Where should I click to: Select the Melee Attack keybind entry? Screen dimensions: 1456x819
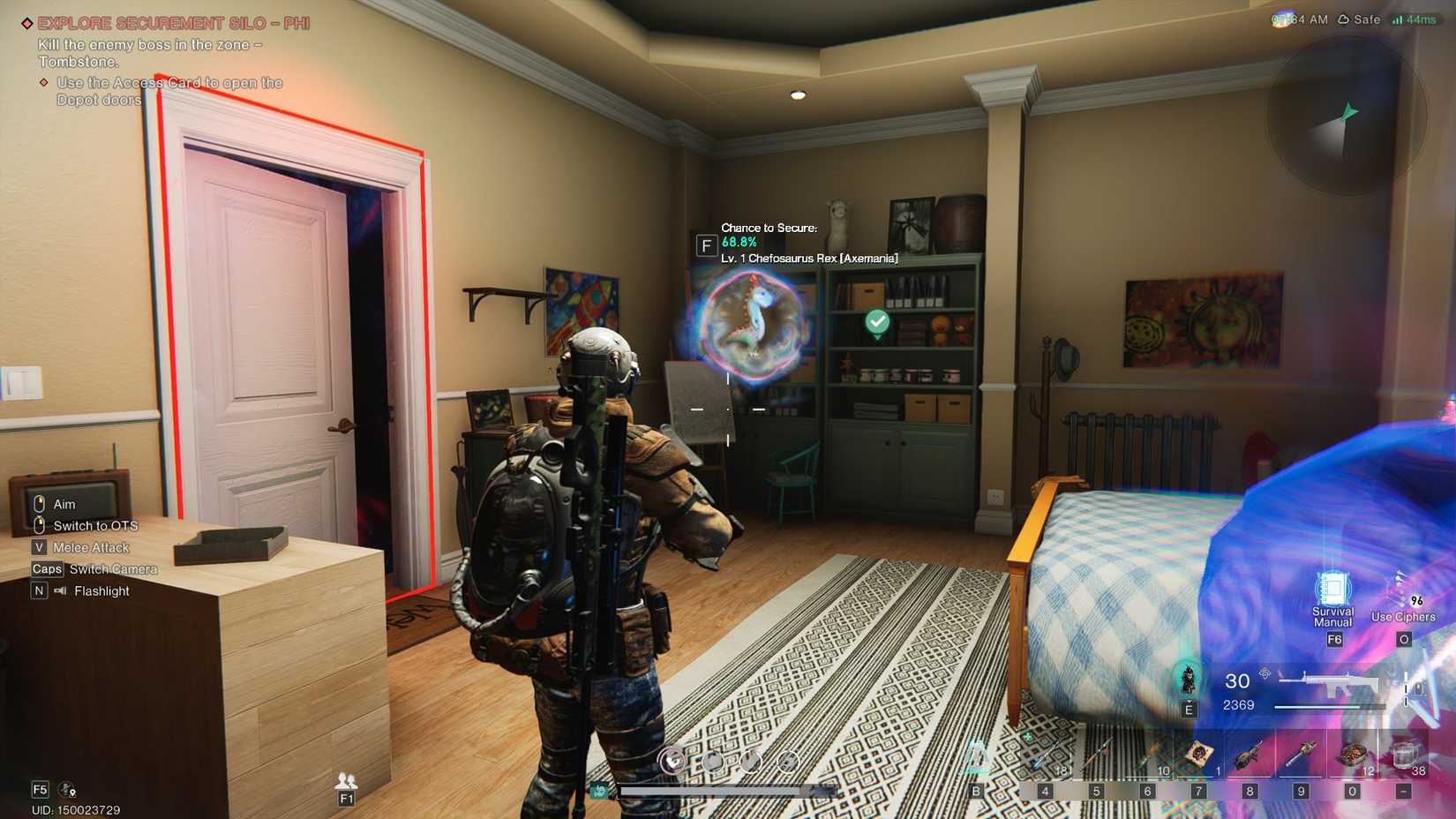(x=92, y=547)
